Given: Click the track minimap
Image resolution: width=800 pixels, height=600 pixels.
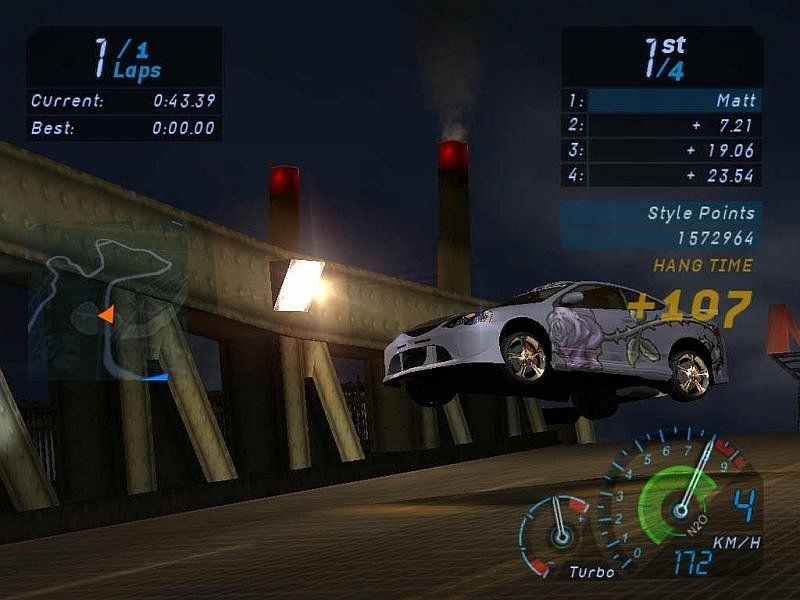Looking at the screenshot, I should (107, 300).
